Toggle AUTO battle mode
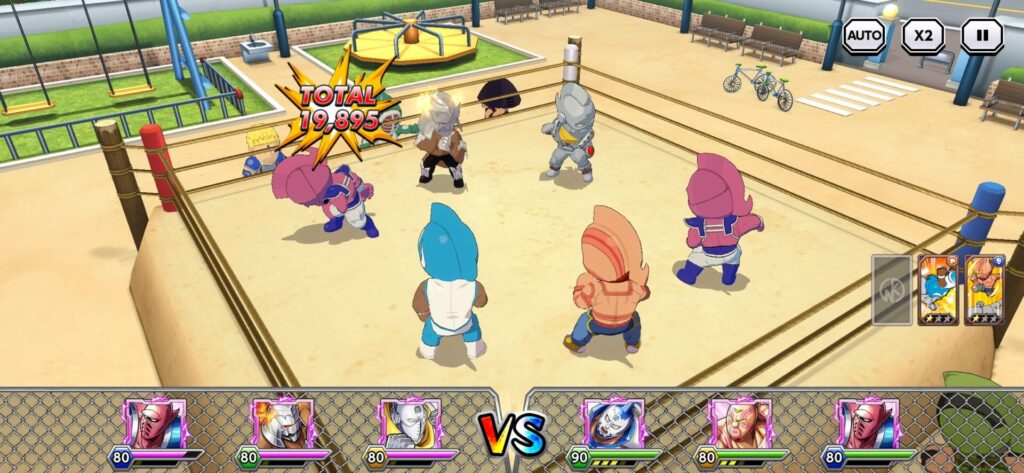 (864, 36)
